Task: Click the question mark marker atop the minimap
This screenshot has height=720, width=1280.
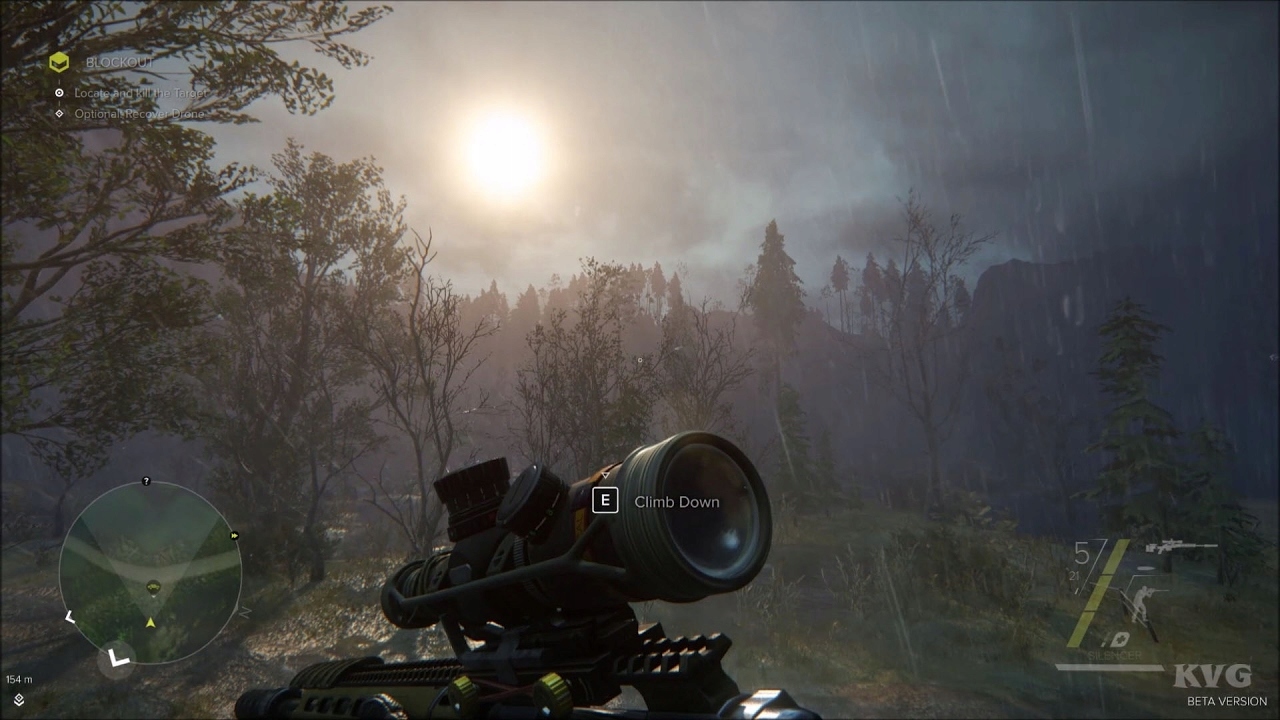Action: (x=145, y=483)
